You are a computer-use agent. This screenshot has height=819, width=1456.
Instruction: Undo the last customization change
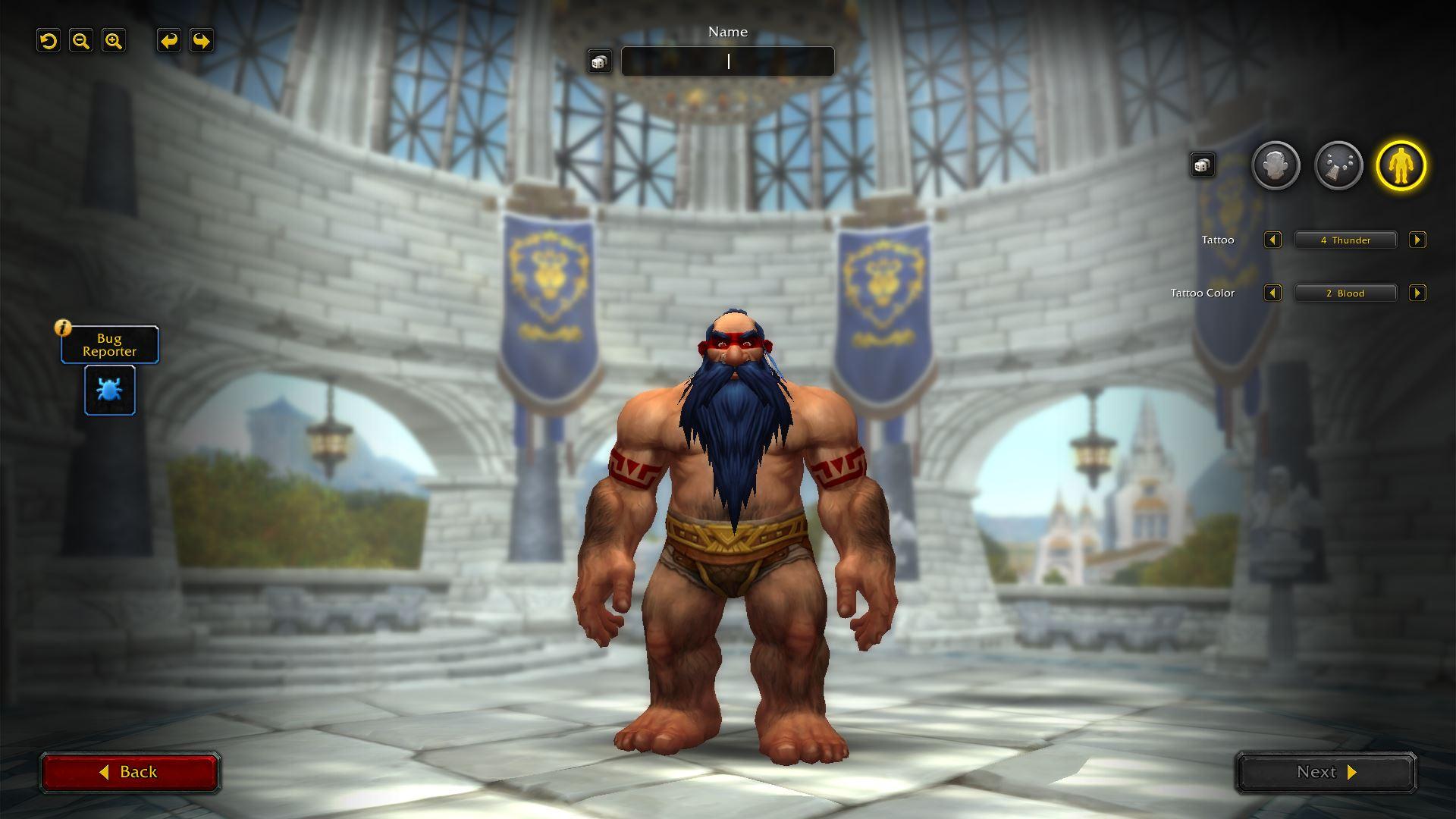(x=169, y=41)
